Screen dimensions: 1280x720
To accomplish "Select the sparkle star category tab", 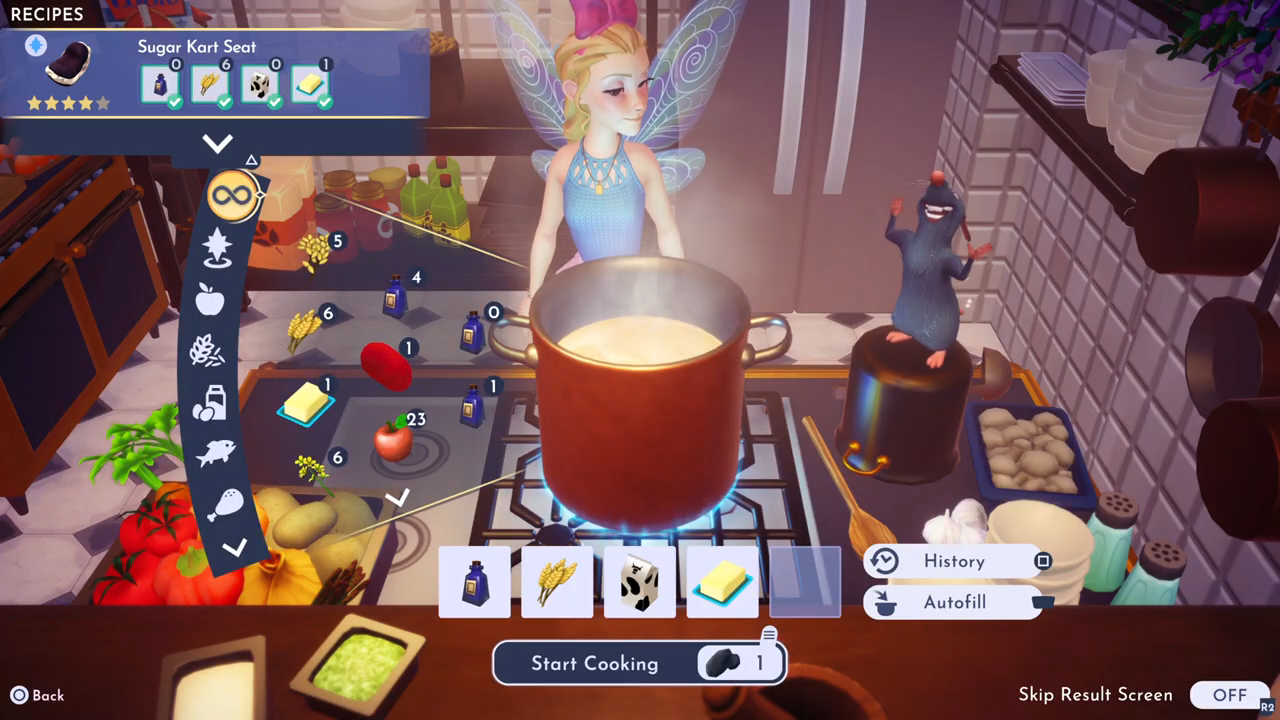I will (x=216, y=247).
